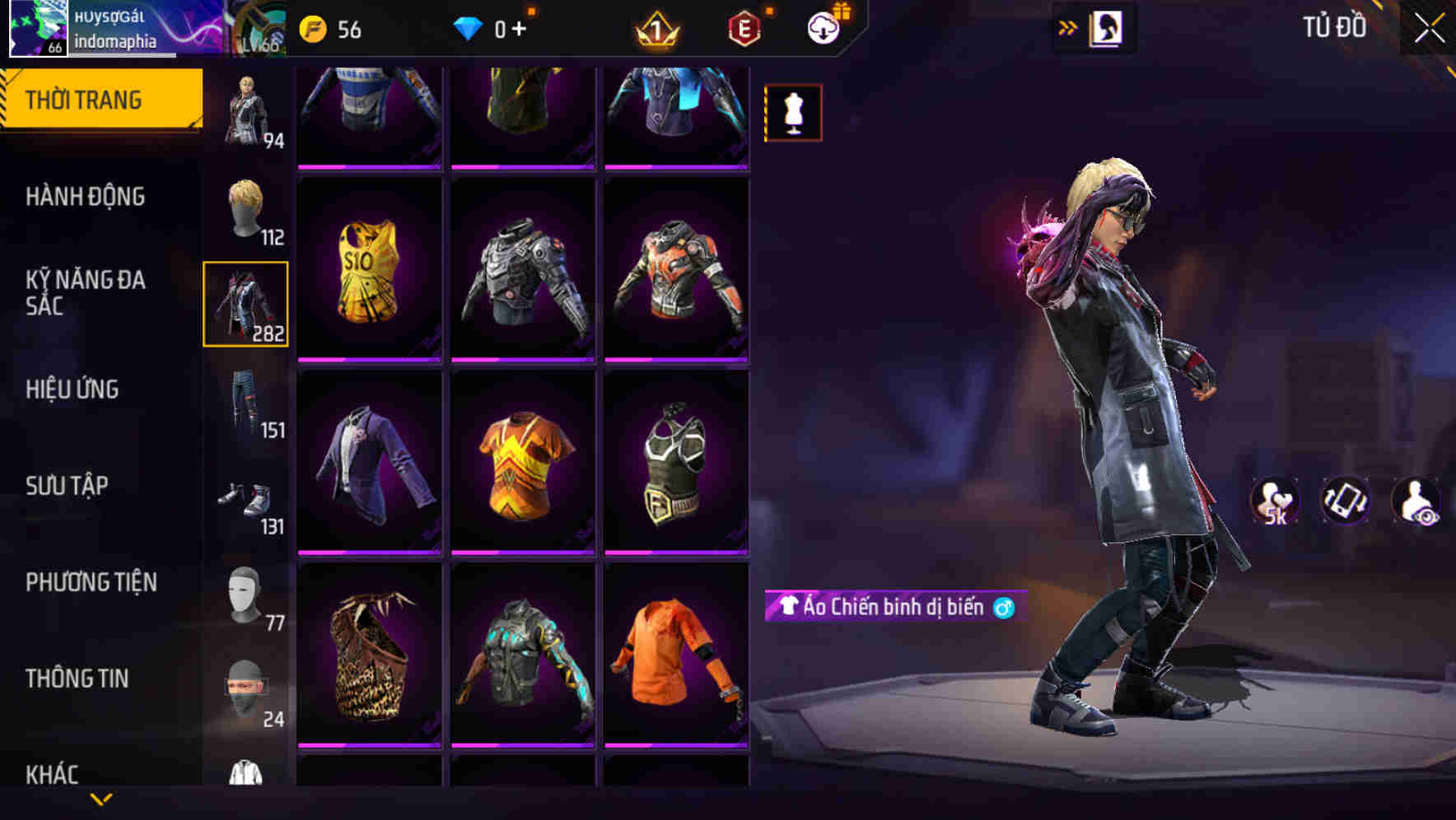
Task: Open the wardrobe portrait icon beside TỦ ĐỒ
Action: click(x=1108, y=26)
